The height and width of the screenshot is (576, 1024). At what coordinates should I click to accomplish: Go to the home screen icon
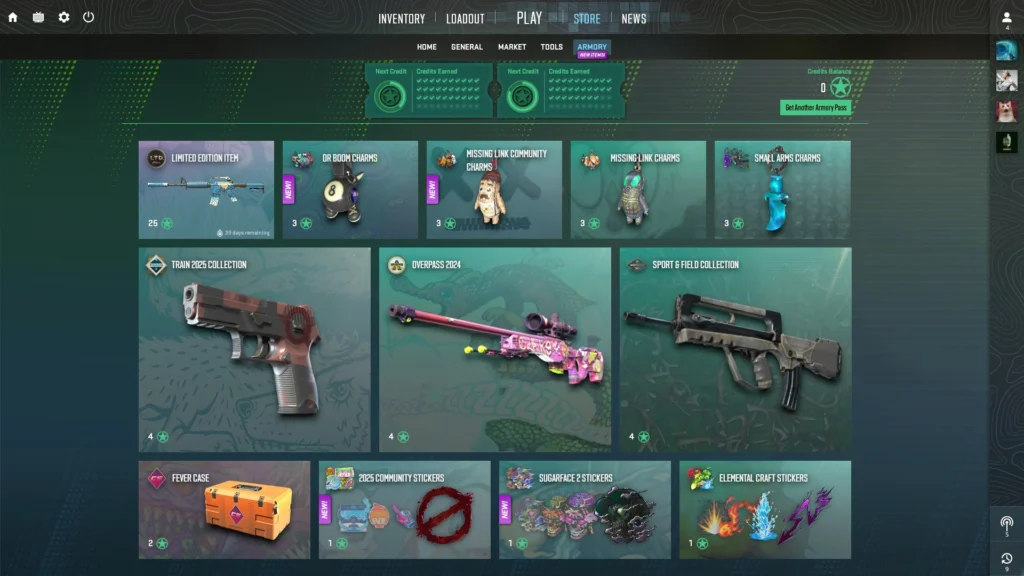[13, 17]
